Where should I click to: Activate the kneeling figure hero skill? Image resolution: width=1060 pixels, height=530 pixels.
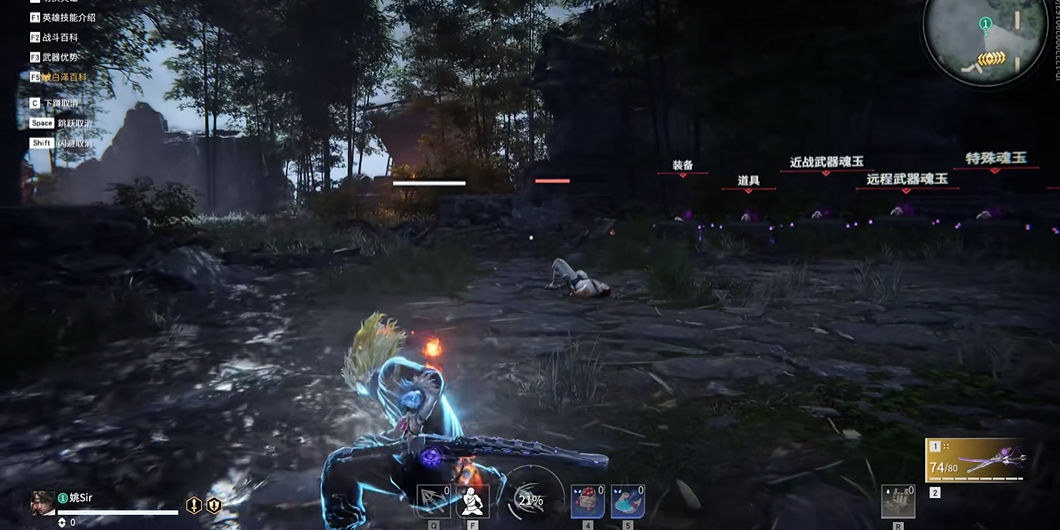pos(471,501)
